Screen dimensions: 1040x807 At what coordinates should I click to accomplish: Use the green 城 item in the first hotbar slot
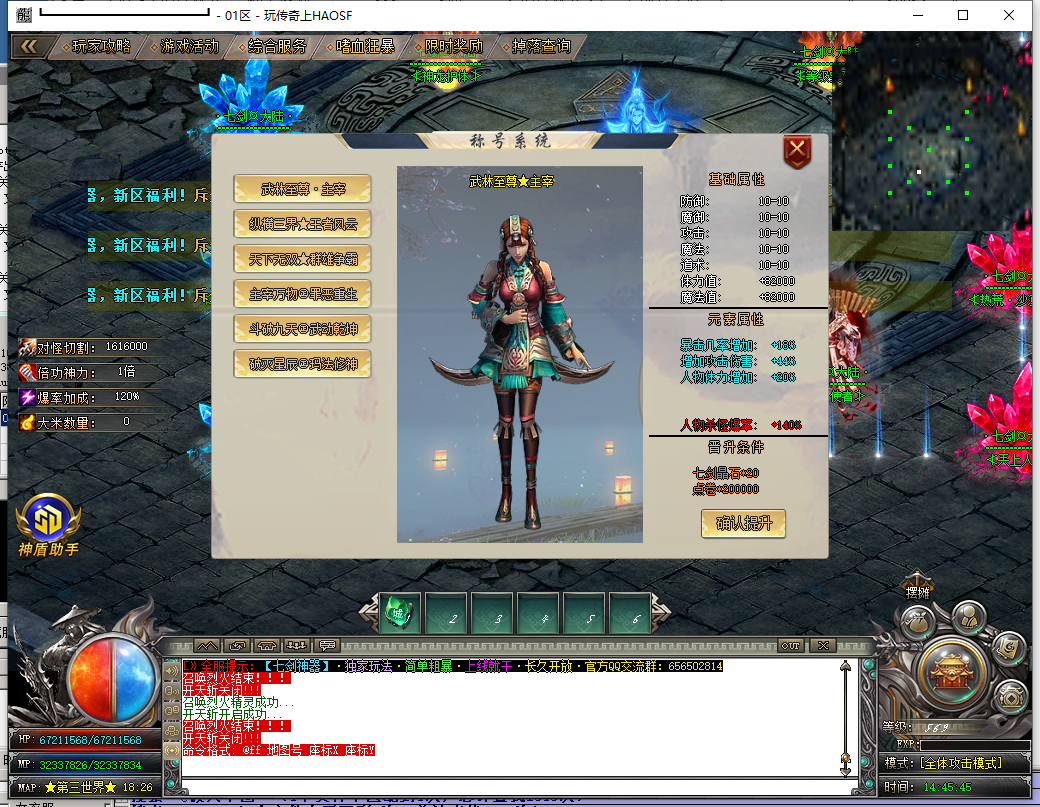(400, 615)
